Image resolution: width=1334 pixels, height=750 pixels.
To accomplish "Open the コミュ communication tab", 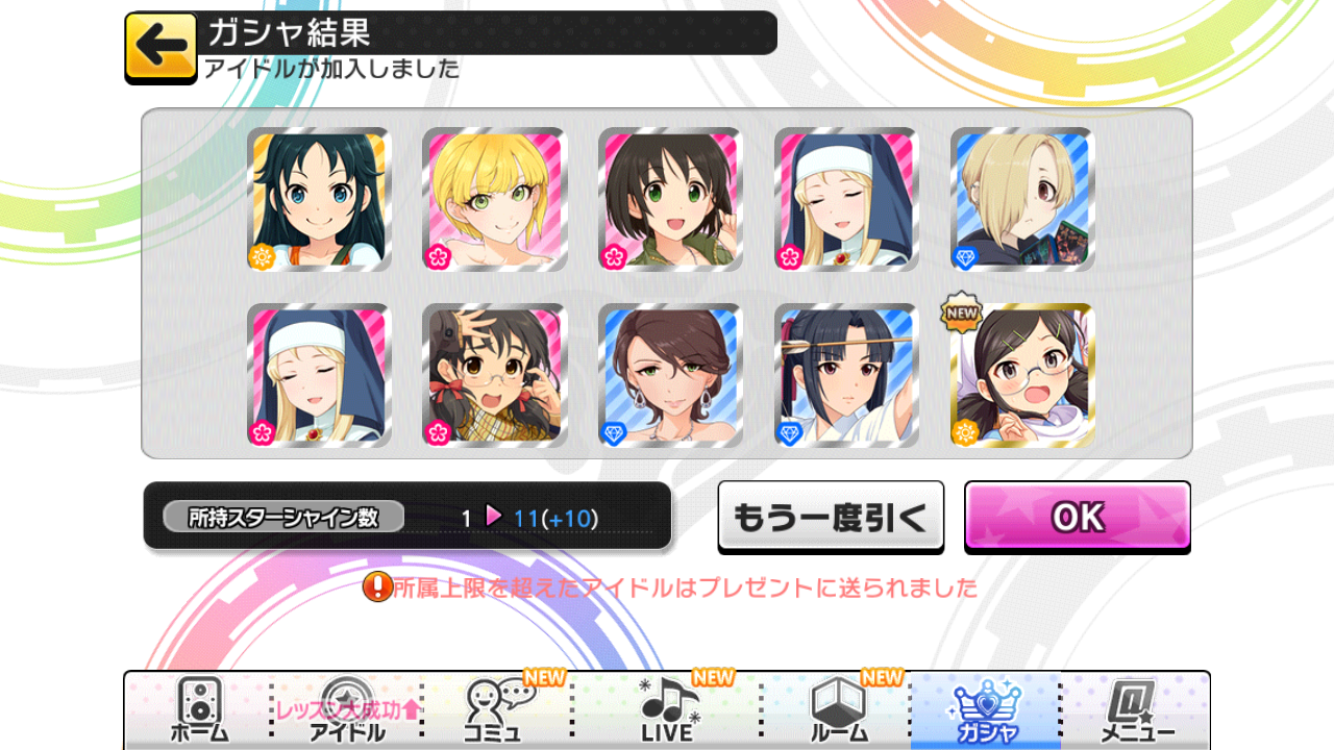I will click(x=497, y=711).
